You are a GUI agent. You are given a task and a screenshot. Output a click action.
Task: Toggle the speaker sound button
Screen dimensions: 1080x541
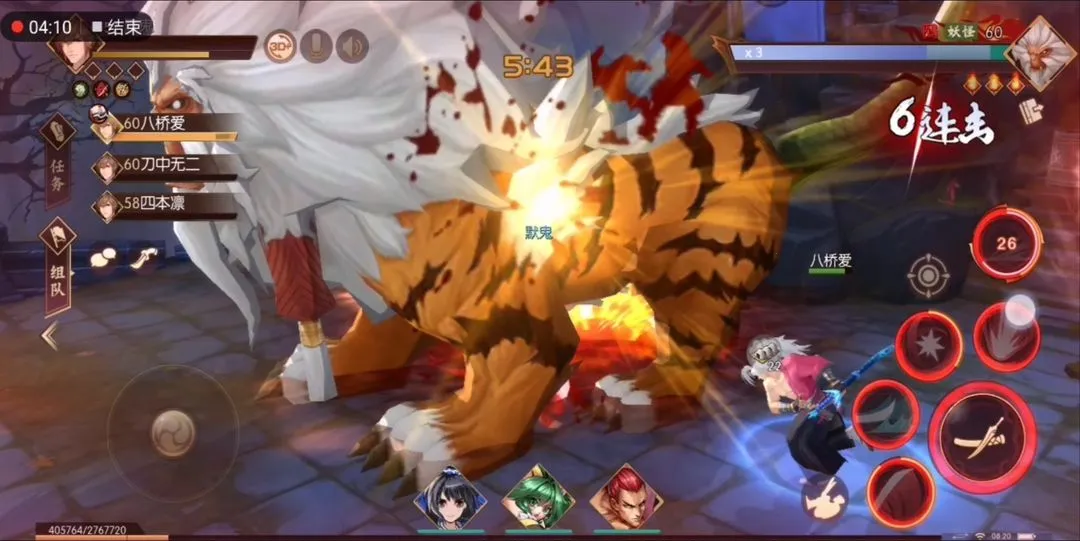coord(352,46)
